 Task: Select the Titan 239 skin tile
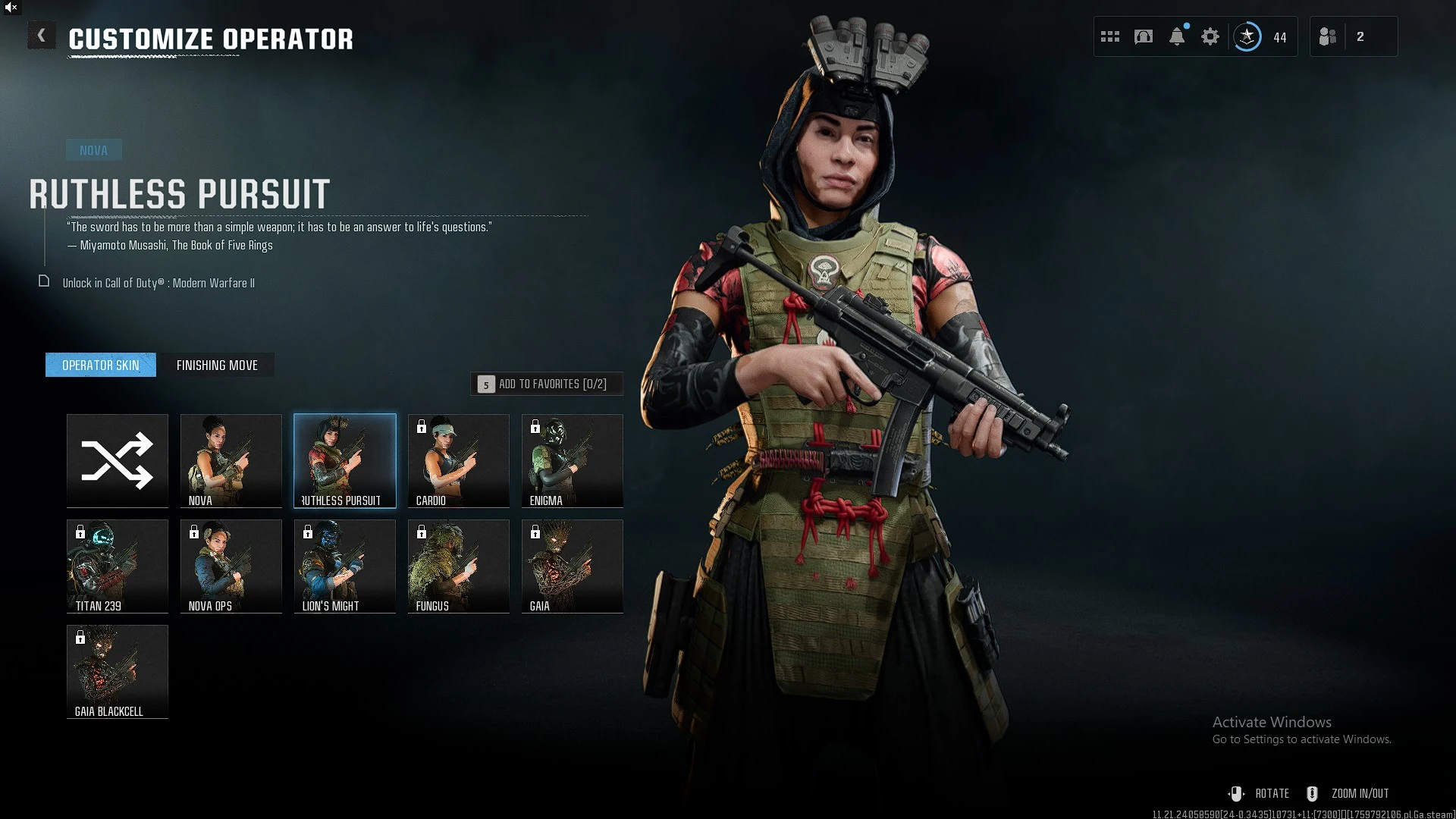118,566
